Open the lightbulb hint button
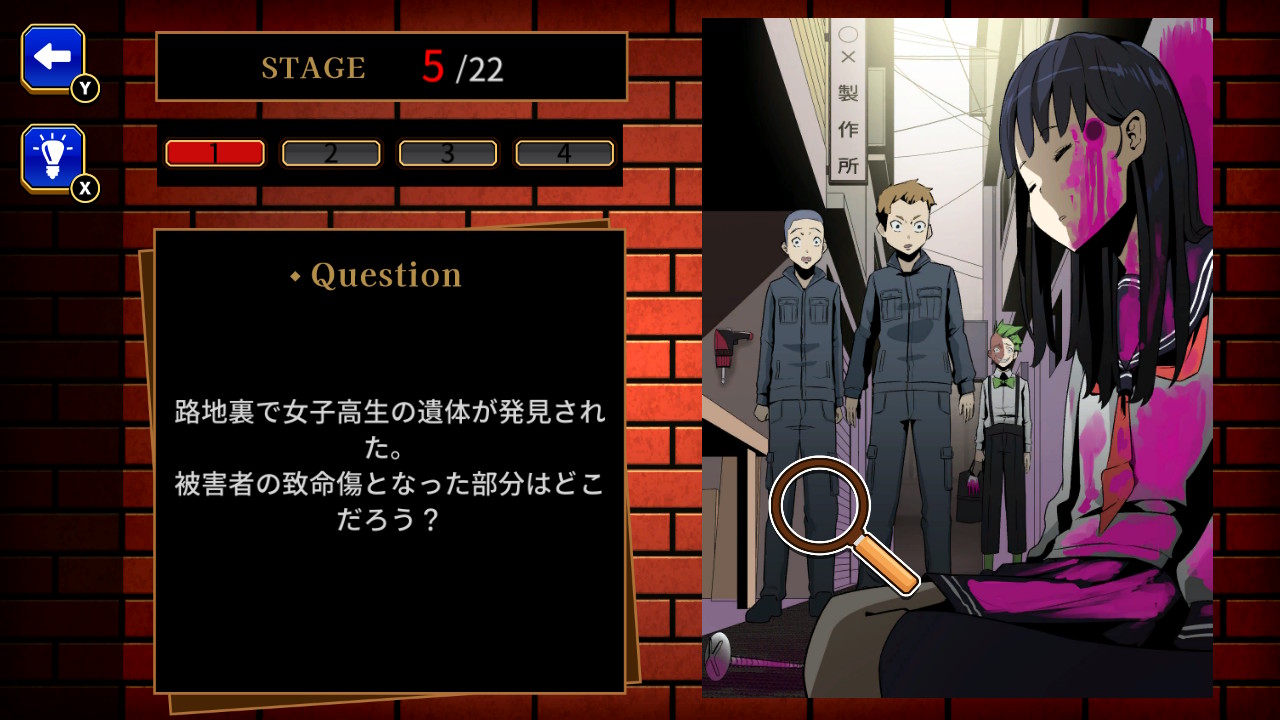Image resolution: width=1280 pixels, height=720 pixels. click(x=53, y=157)
